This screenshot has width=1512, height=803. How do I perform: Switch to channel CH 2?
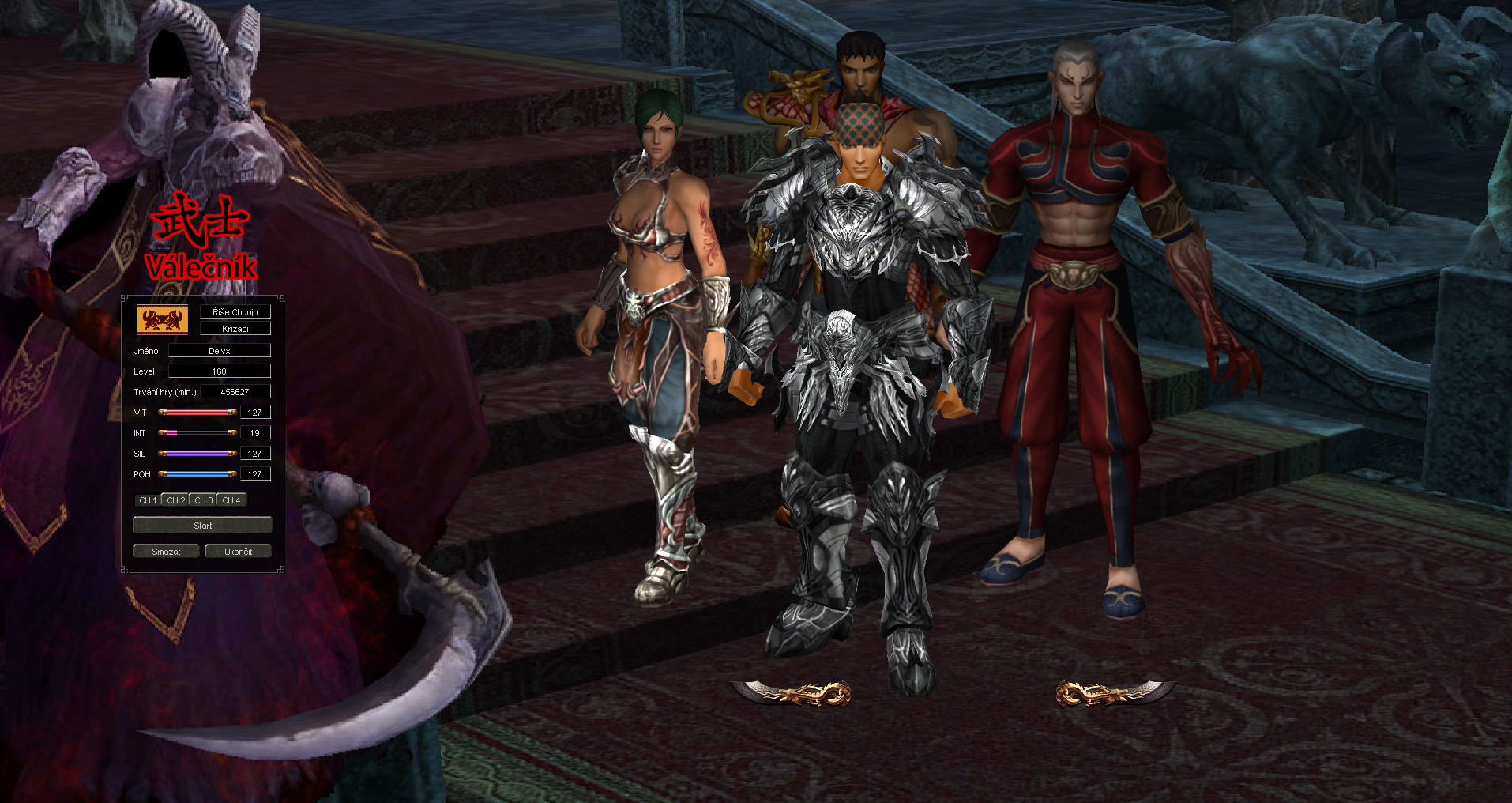[175, 500]
